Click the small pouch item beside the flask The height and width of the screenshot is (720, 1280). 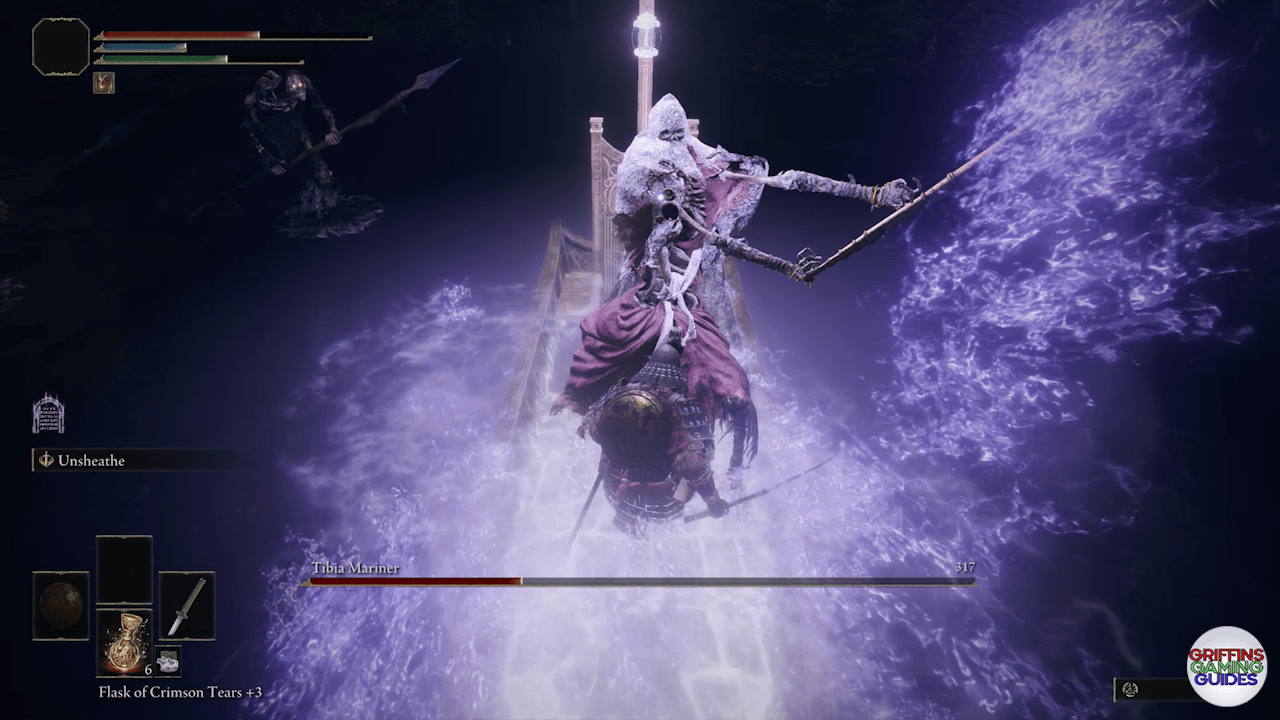click(x=168, y=659)
